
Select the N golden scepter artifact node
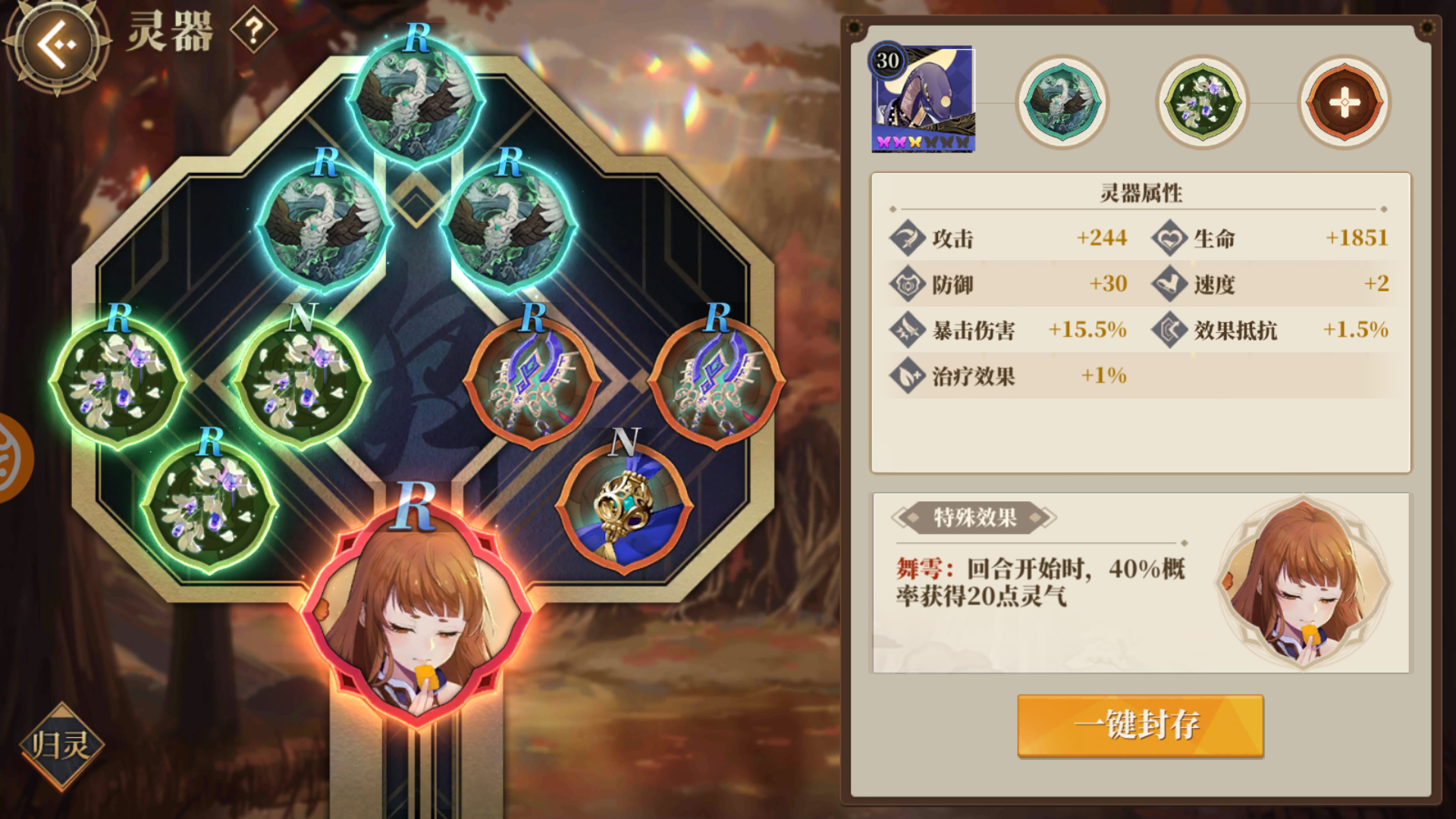point(623,510)
